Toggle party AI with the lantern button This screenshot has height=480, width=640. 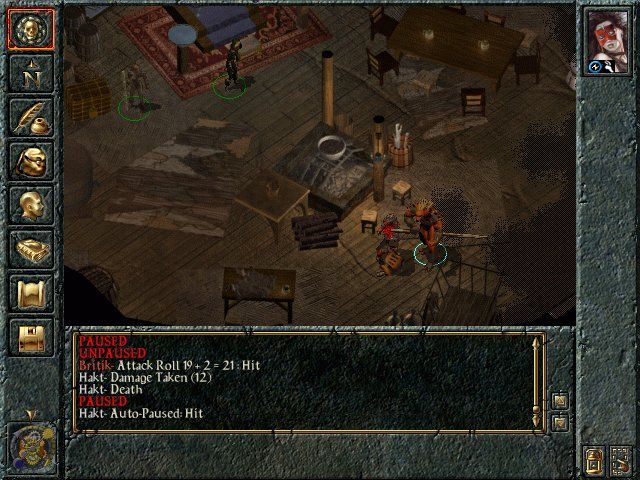pyautogui.click(x=593, y=462)
